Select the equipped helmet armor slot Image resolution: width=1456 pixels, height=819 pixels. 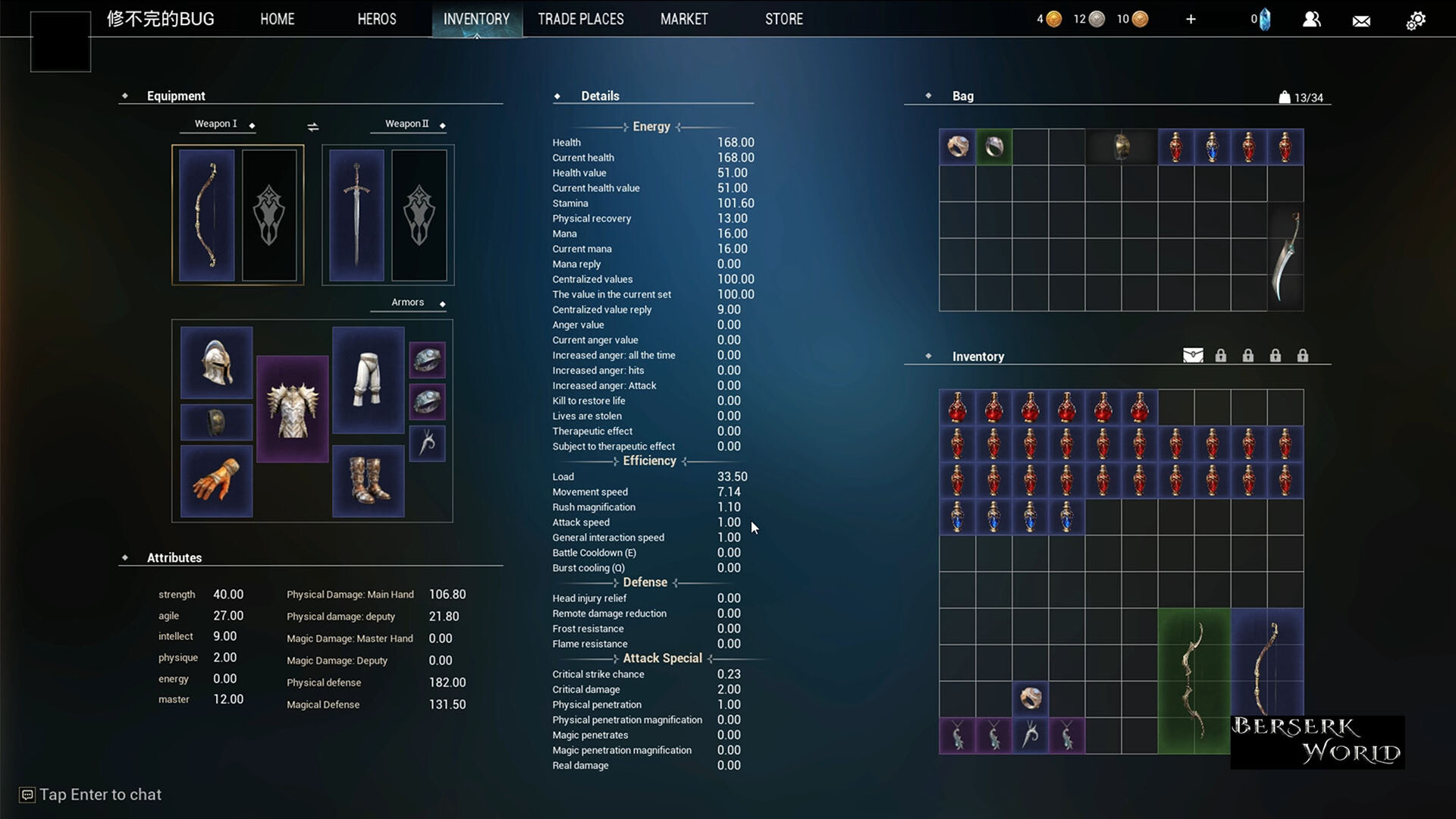pyautogui.click(x=216, y=362)
